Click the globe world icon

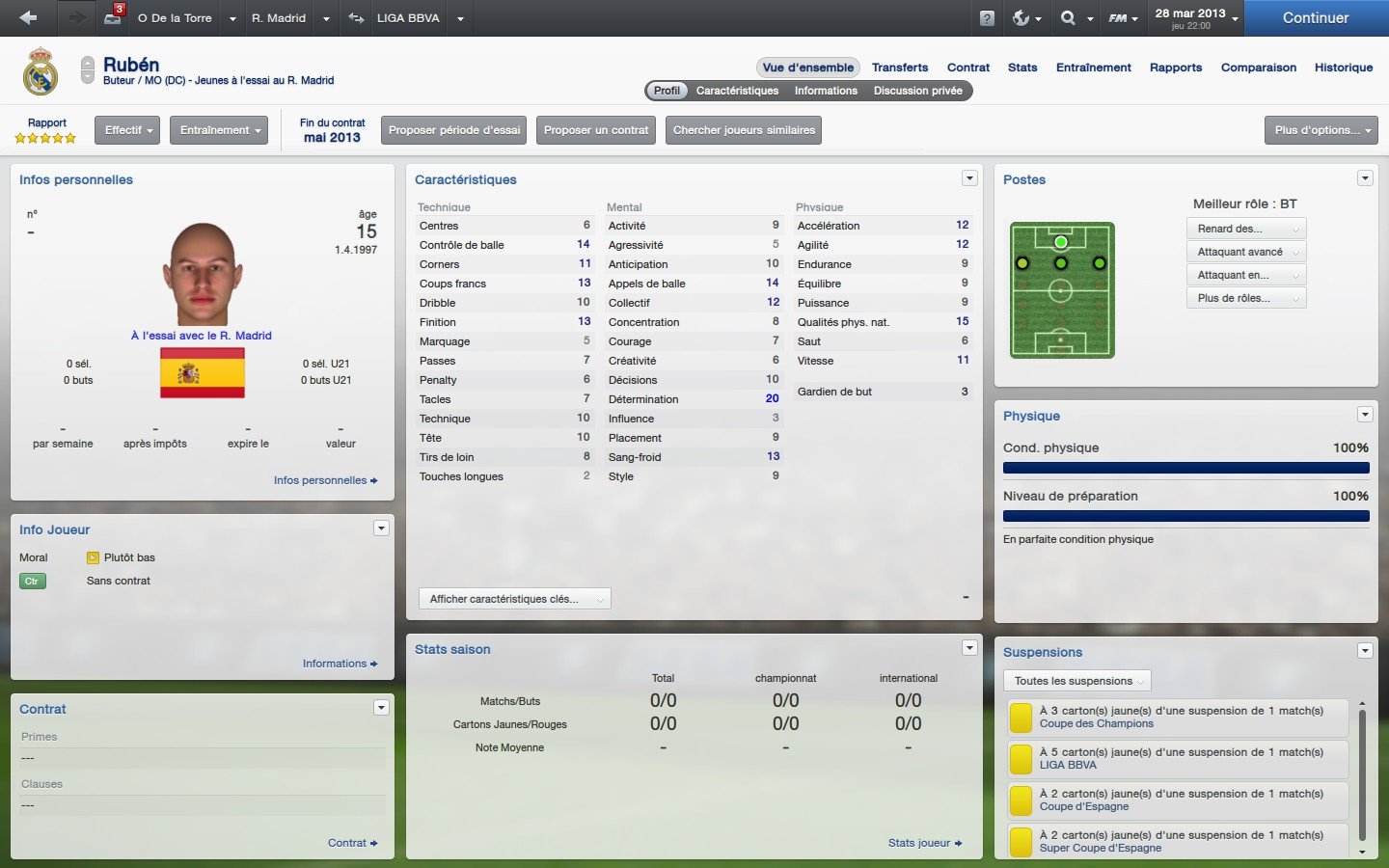(x=1020, y=17)
